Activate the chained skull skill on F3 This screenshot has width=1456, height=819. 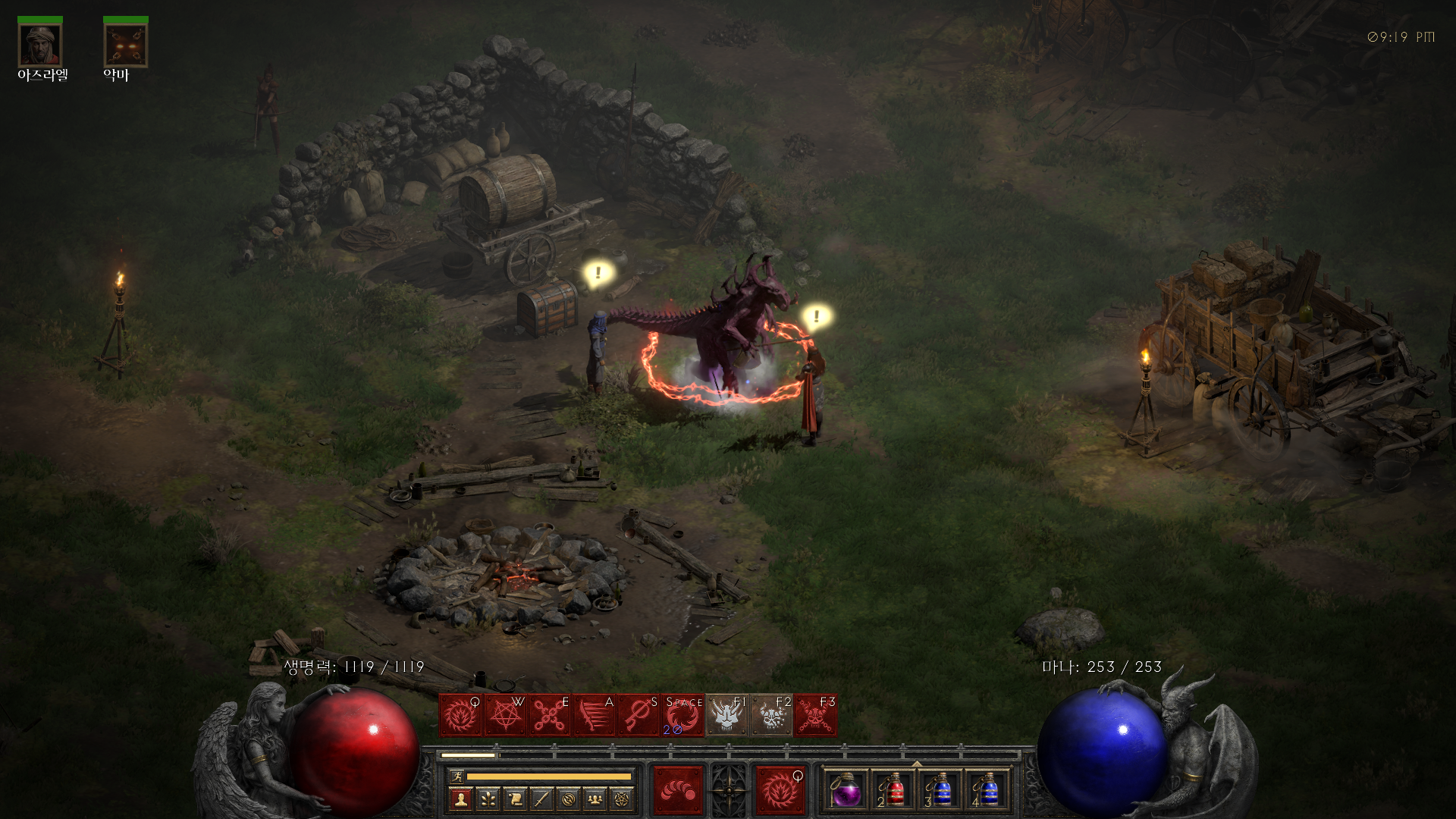(x=816, y=715)
